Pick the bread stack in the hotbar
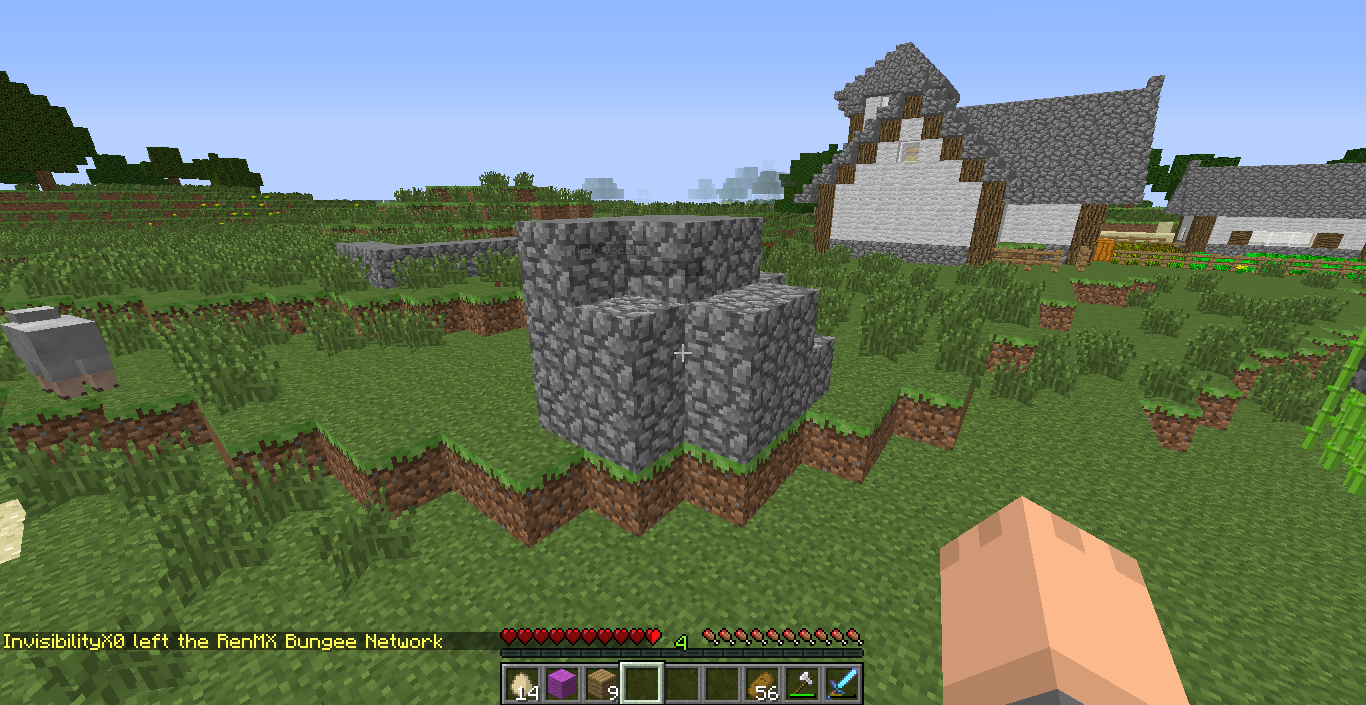 click(762, 684)
